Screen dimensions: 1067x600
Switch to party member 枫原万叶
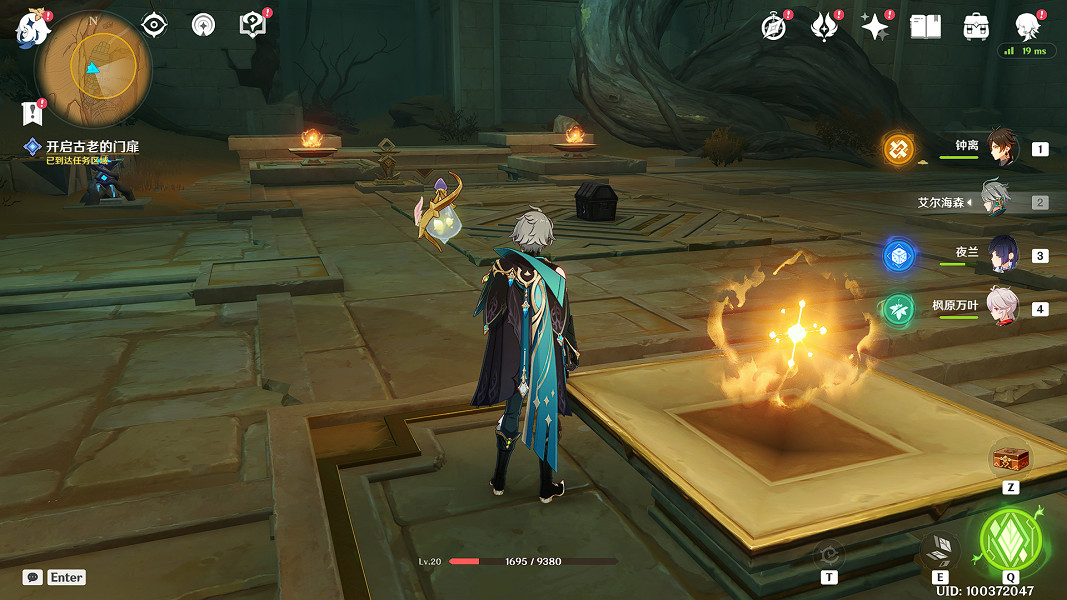pos(1001,307)
